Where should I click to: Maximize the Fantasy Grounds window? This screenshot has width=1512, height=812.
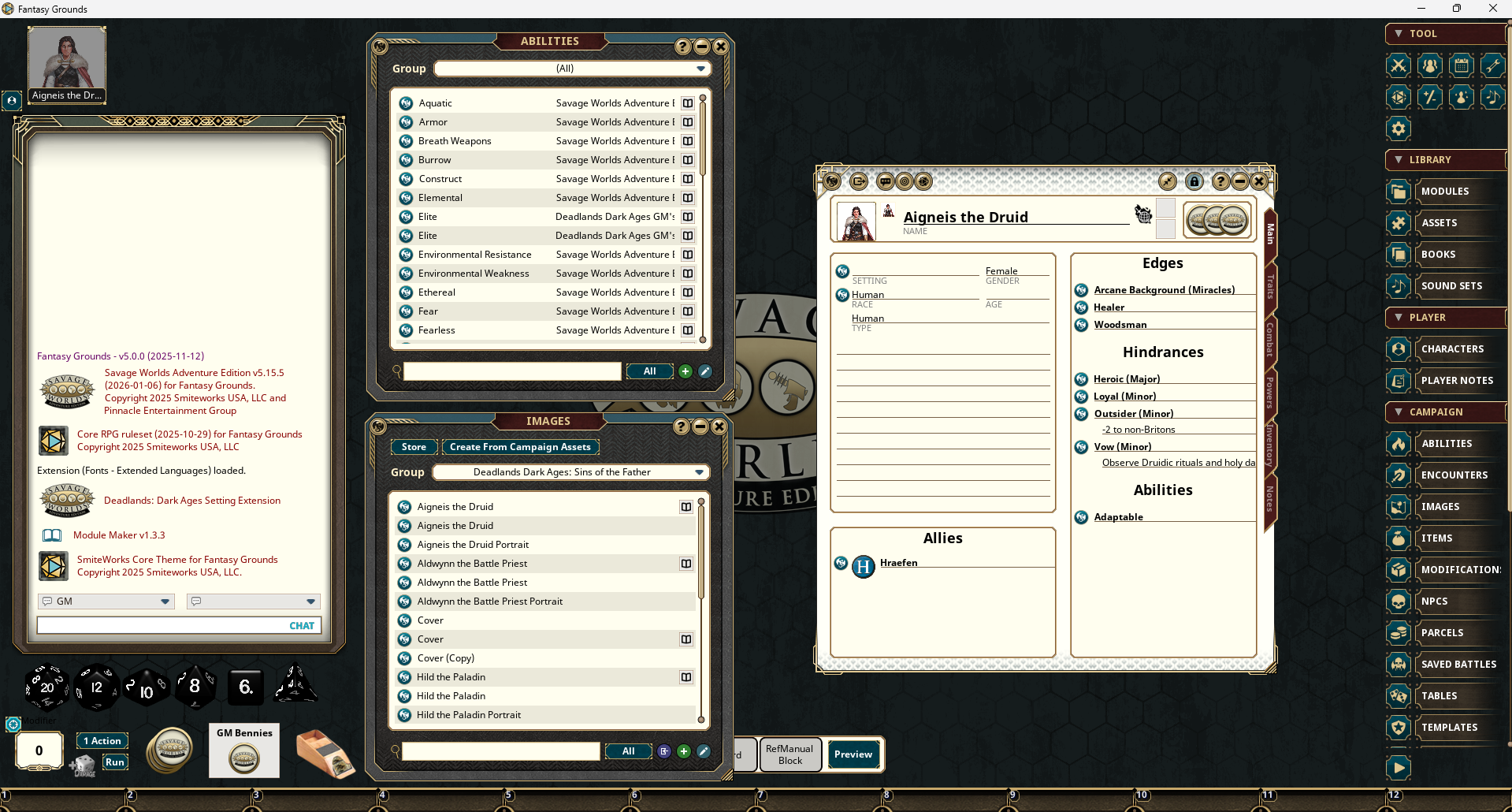click(1457, 9)
